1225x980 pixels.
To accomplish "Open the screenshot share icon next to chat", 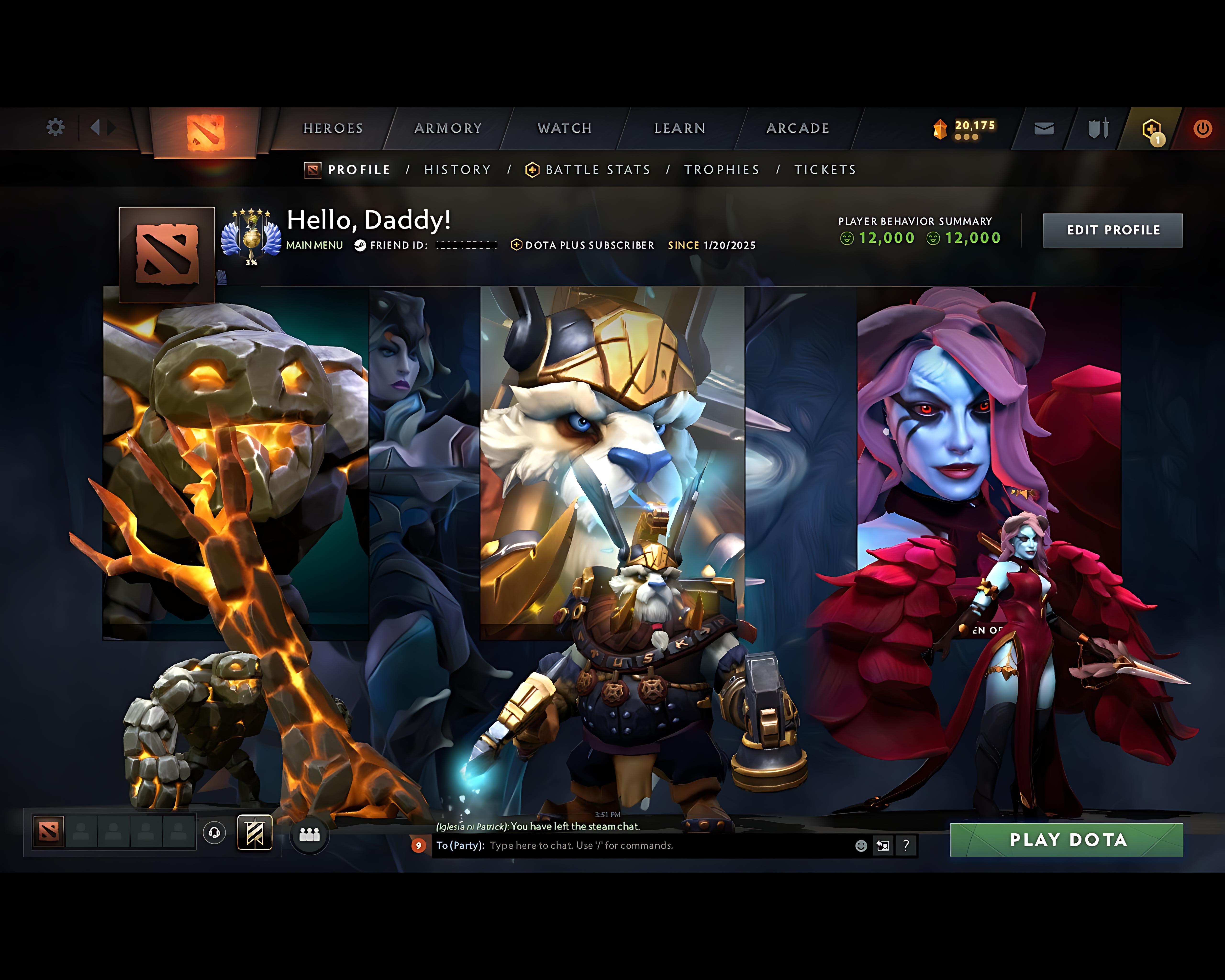I will [x=882, y=846].
